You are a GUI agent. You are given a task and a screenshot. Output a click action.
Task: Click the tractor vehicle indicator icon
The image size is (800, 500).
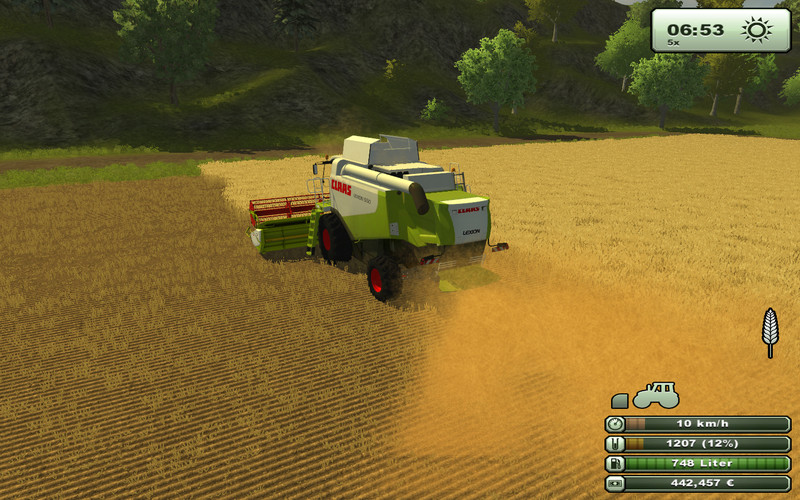click(x=656, y=396)
